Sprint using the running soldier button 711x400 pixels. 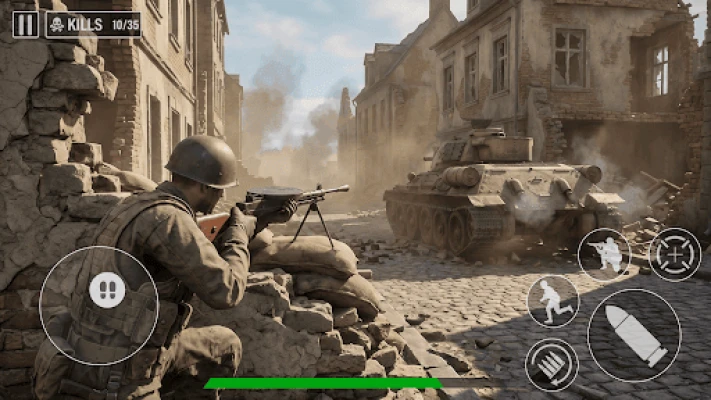pyautogui.click(x=553, y=300)
